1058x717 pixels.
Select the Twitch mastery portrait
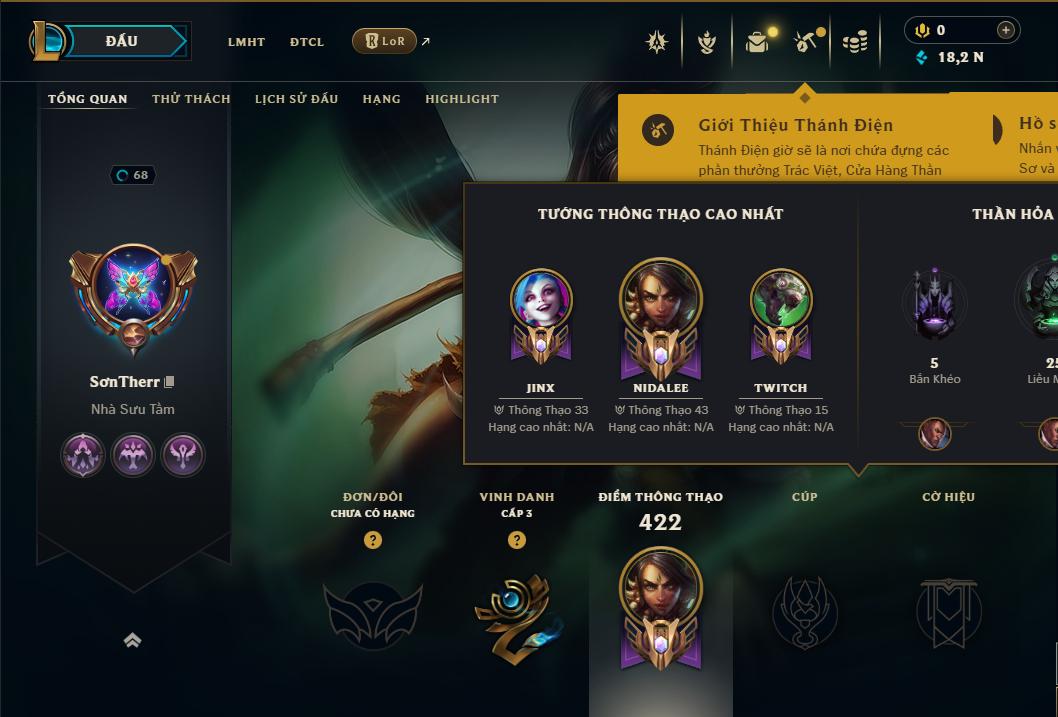tap(781, 300)
